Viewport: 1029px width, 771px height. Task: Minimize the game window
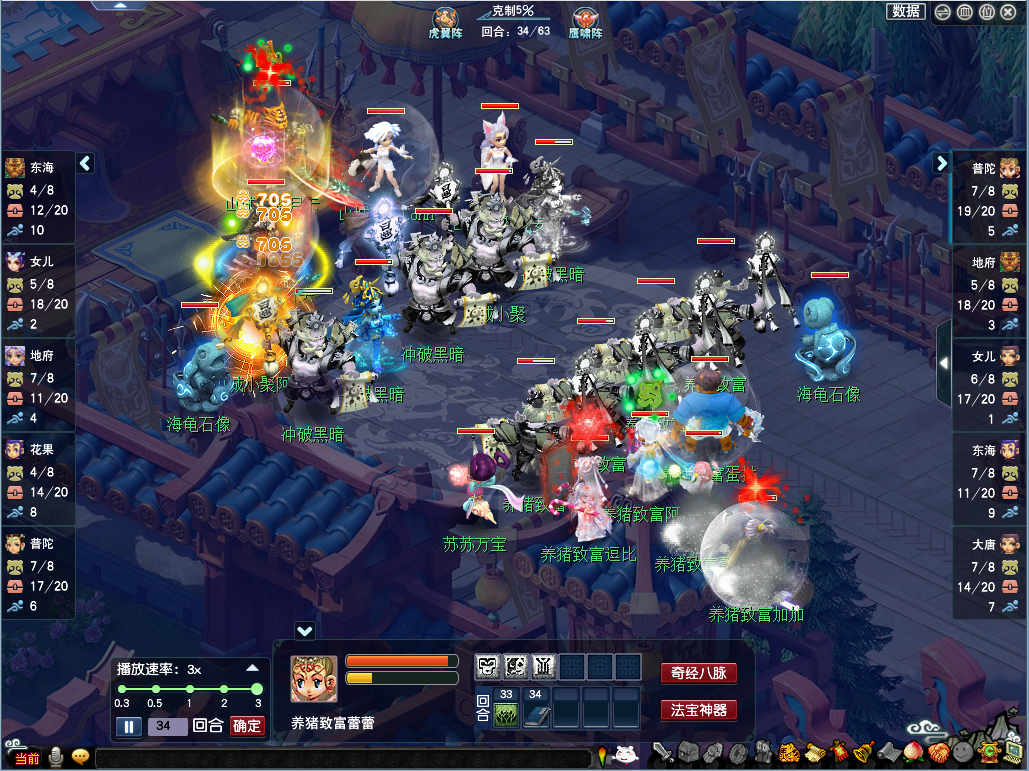pyautogui.click(x=943, y=12)
